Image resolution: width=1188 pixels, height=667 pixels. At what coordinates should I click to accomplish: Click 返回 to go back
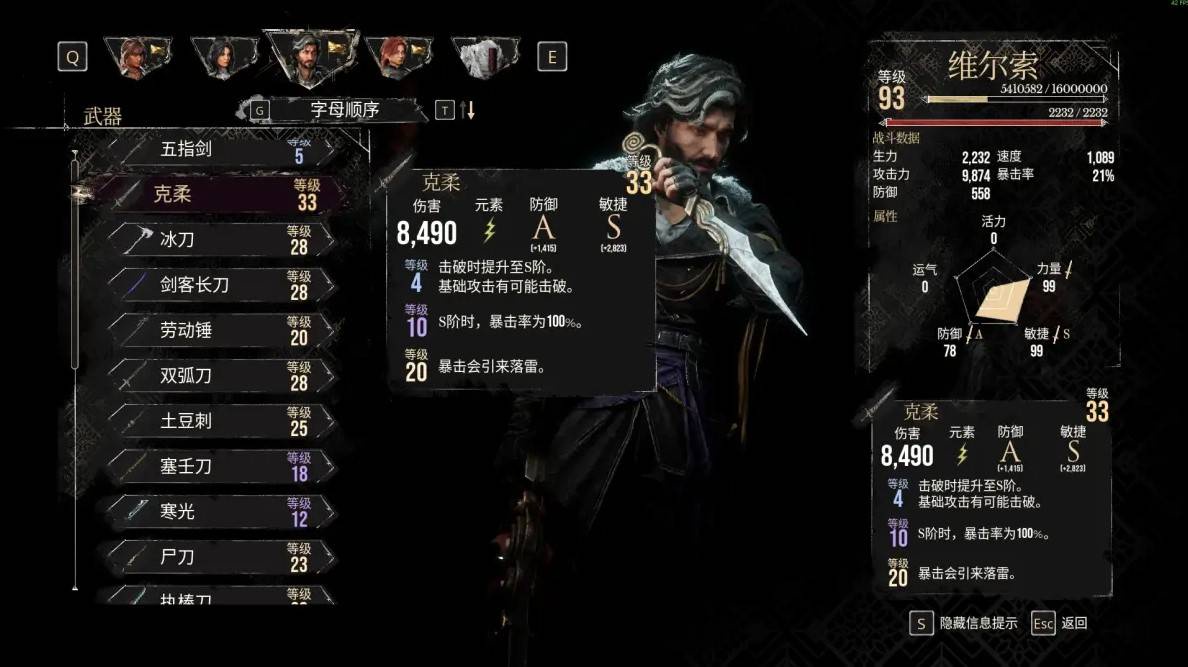coord(1073,623)
